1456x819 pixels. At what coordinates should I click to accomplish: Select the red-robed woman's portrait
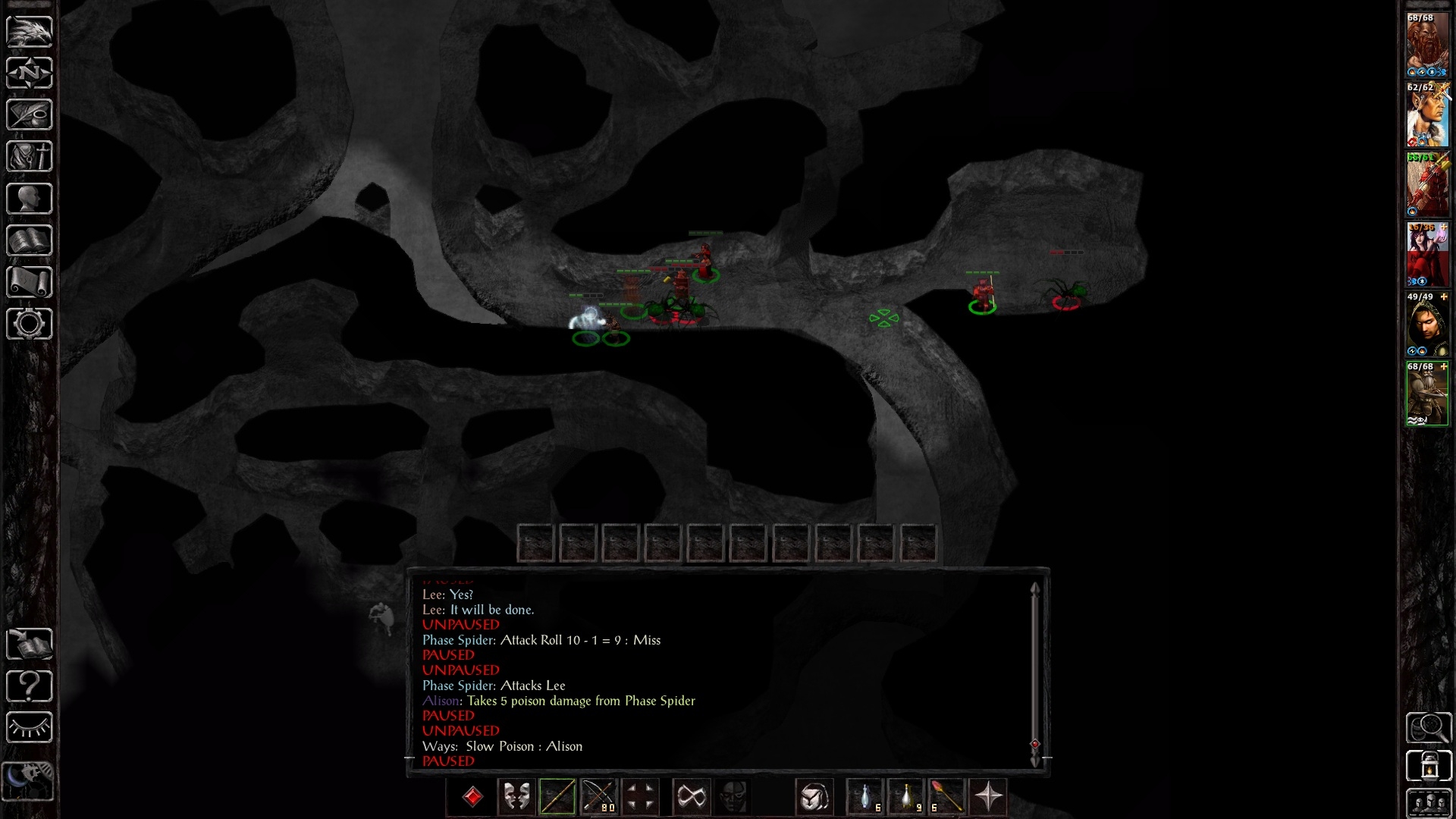(1427, 254)
